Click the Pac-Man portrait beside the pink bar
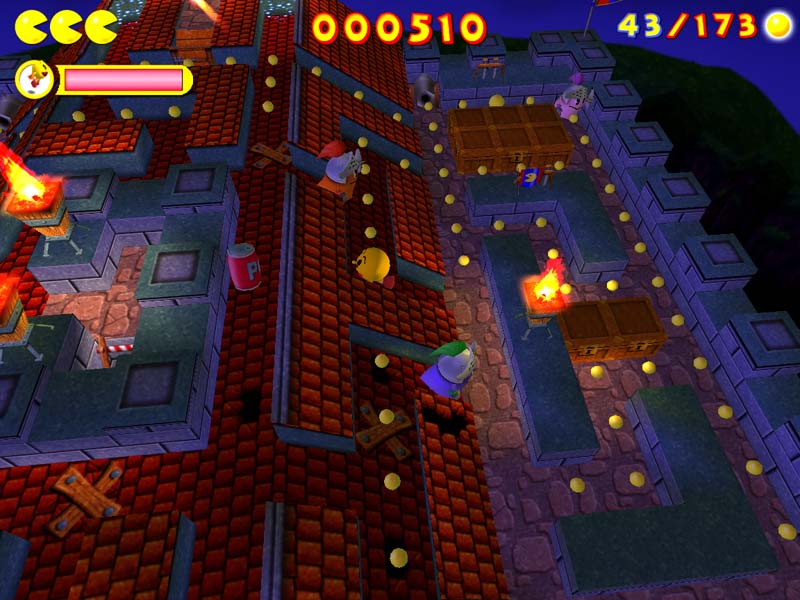 tap(35, 80)
